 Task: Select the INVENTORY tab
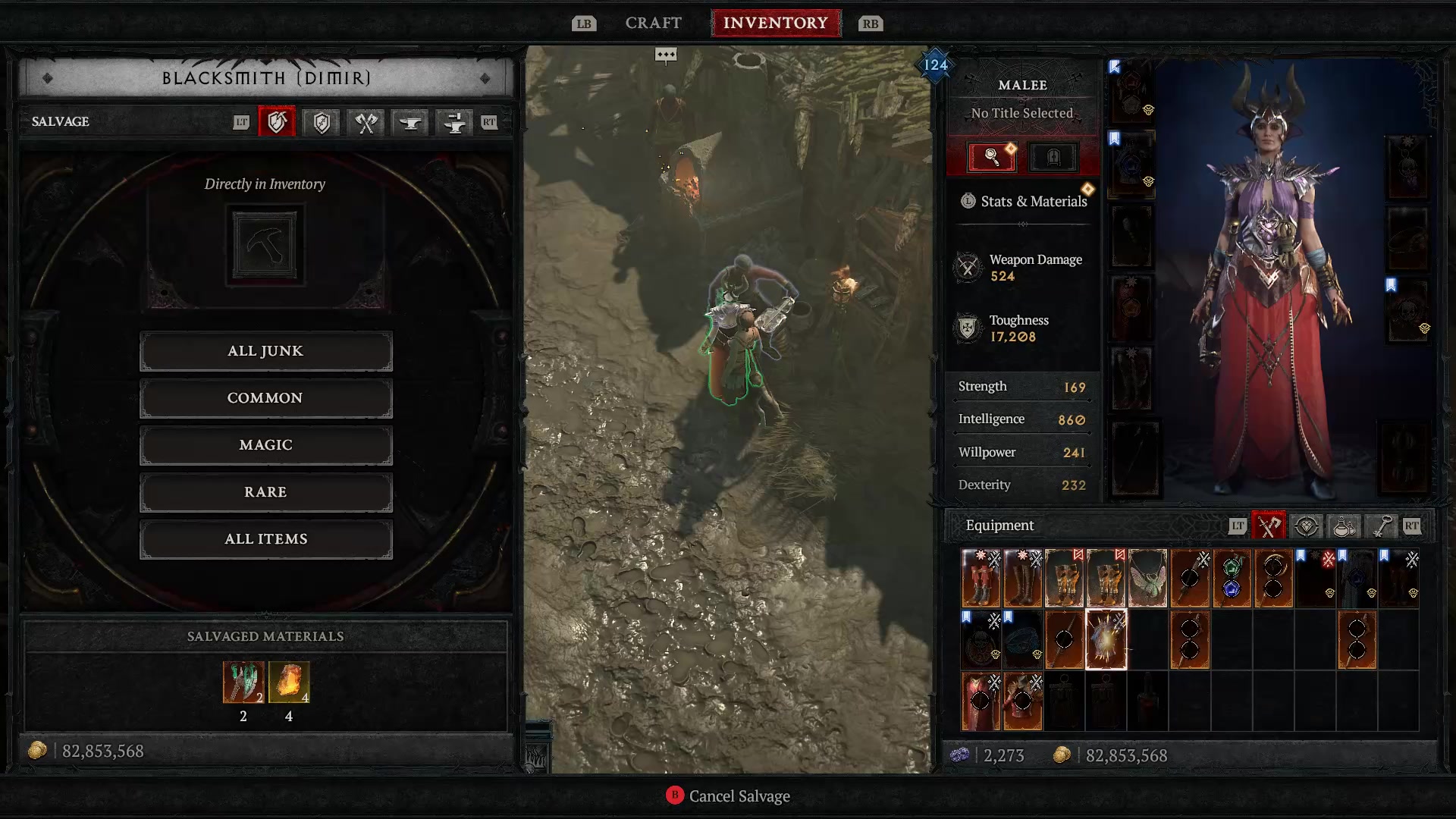pos(776,23)
